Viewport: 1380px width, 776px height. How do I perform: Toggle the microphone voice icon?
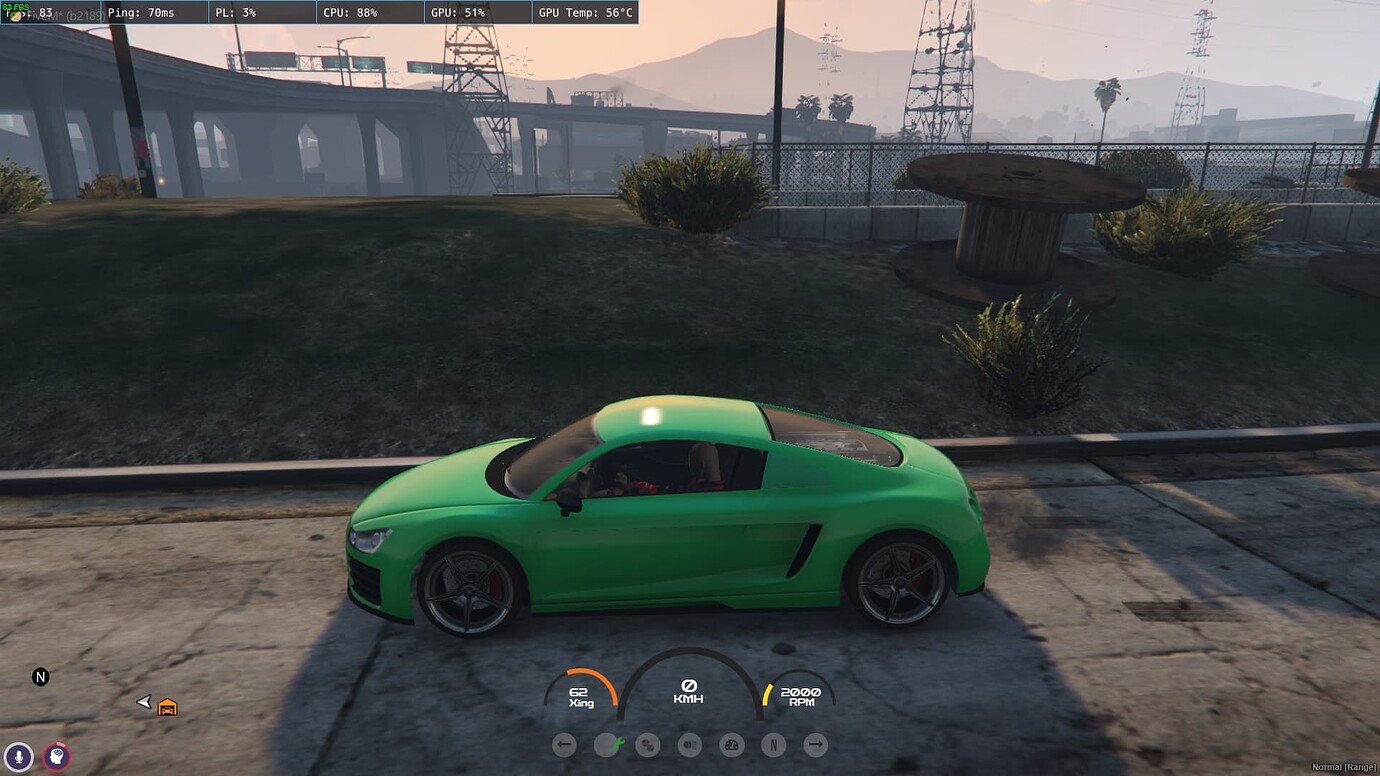pyautogui.click(x=18, y=757)
